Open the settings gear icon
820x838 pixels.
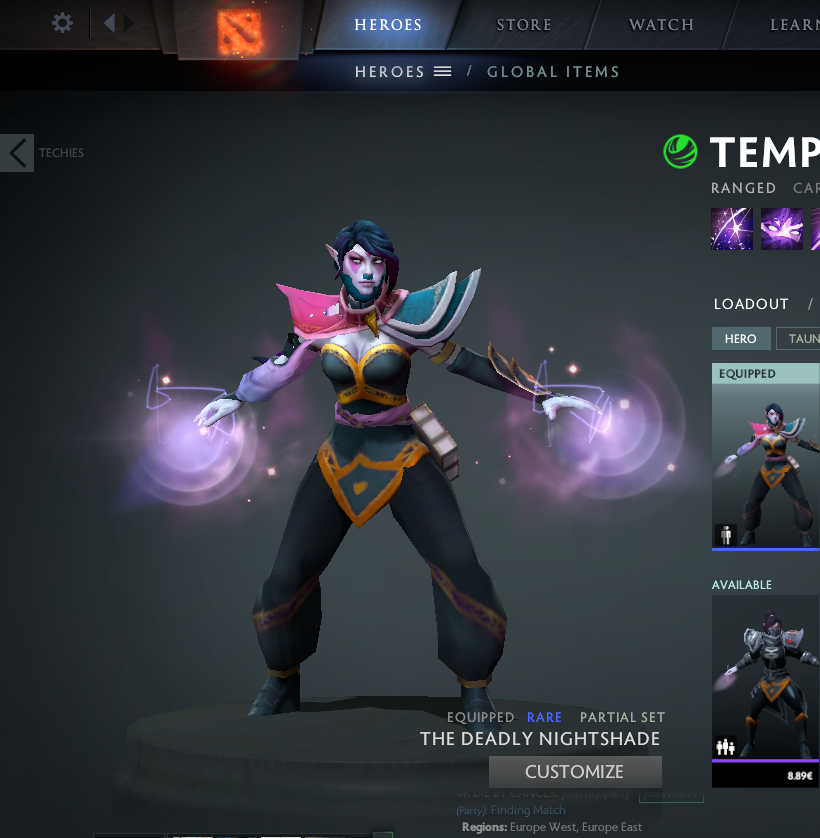coord(62,23)
